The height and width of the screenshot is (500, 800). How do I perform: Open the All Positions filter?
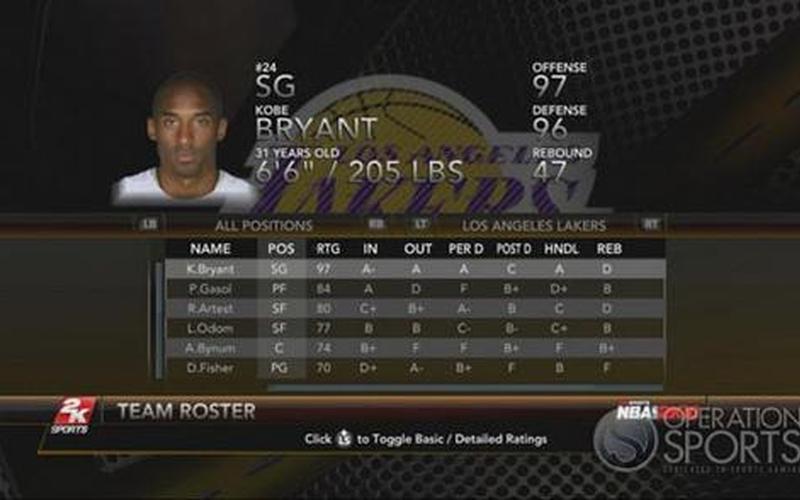[x=263, y=225]
